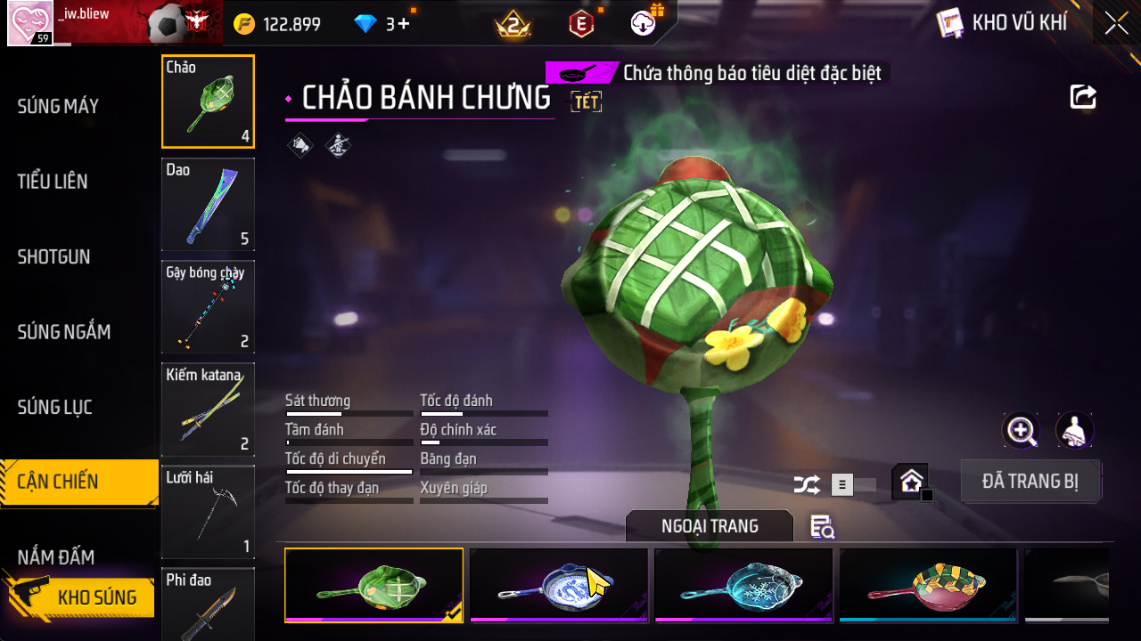Select the Dao weapon slot
1141x641 pixels.
[x=208, y=204]
